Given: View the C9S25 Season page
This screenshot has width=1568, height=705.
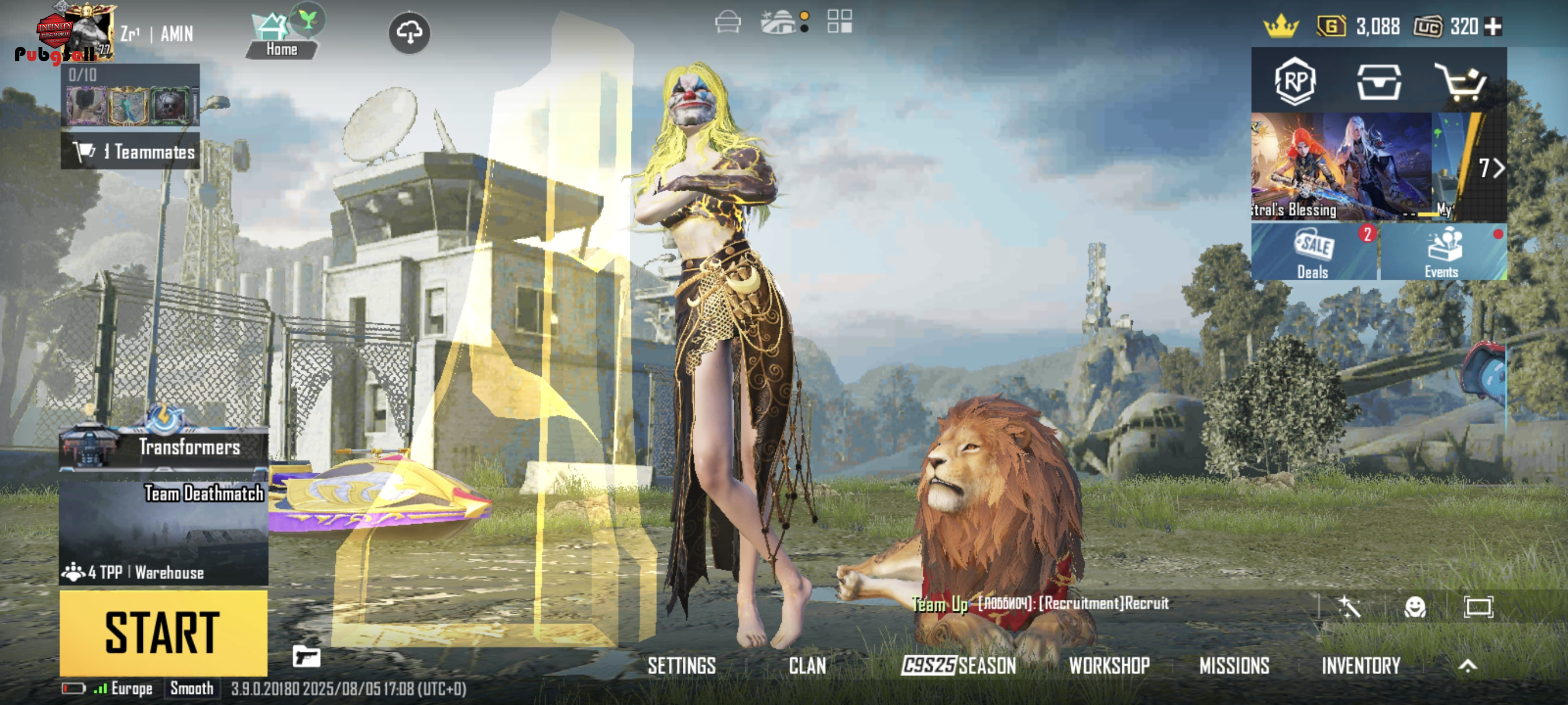Looking at the screenshot, I should point(959,666).
